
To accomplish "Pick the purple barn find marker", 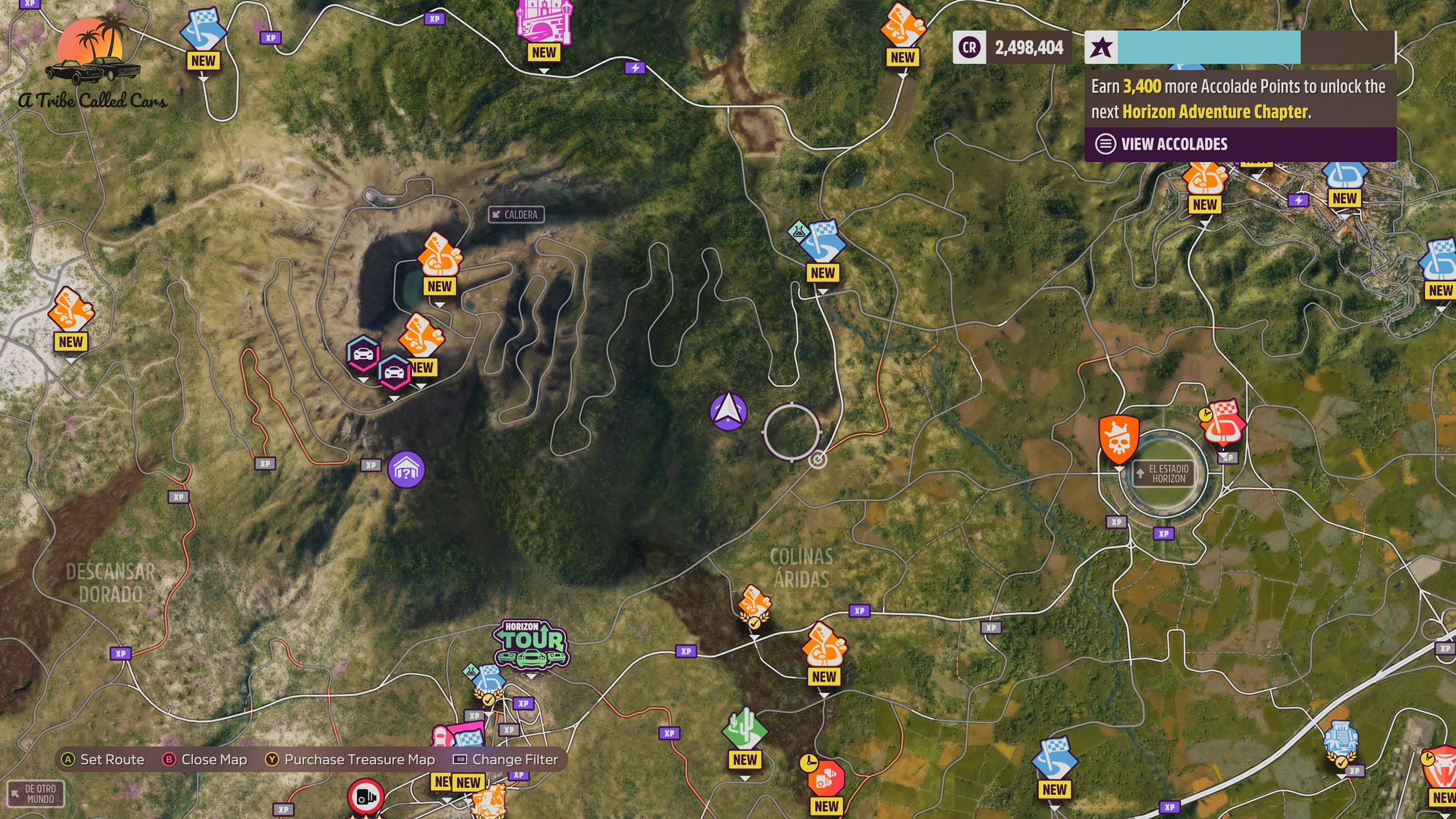I will (406, 469).
